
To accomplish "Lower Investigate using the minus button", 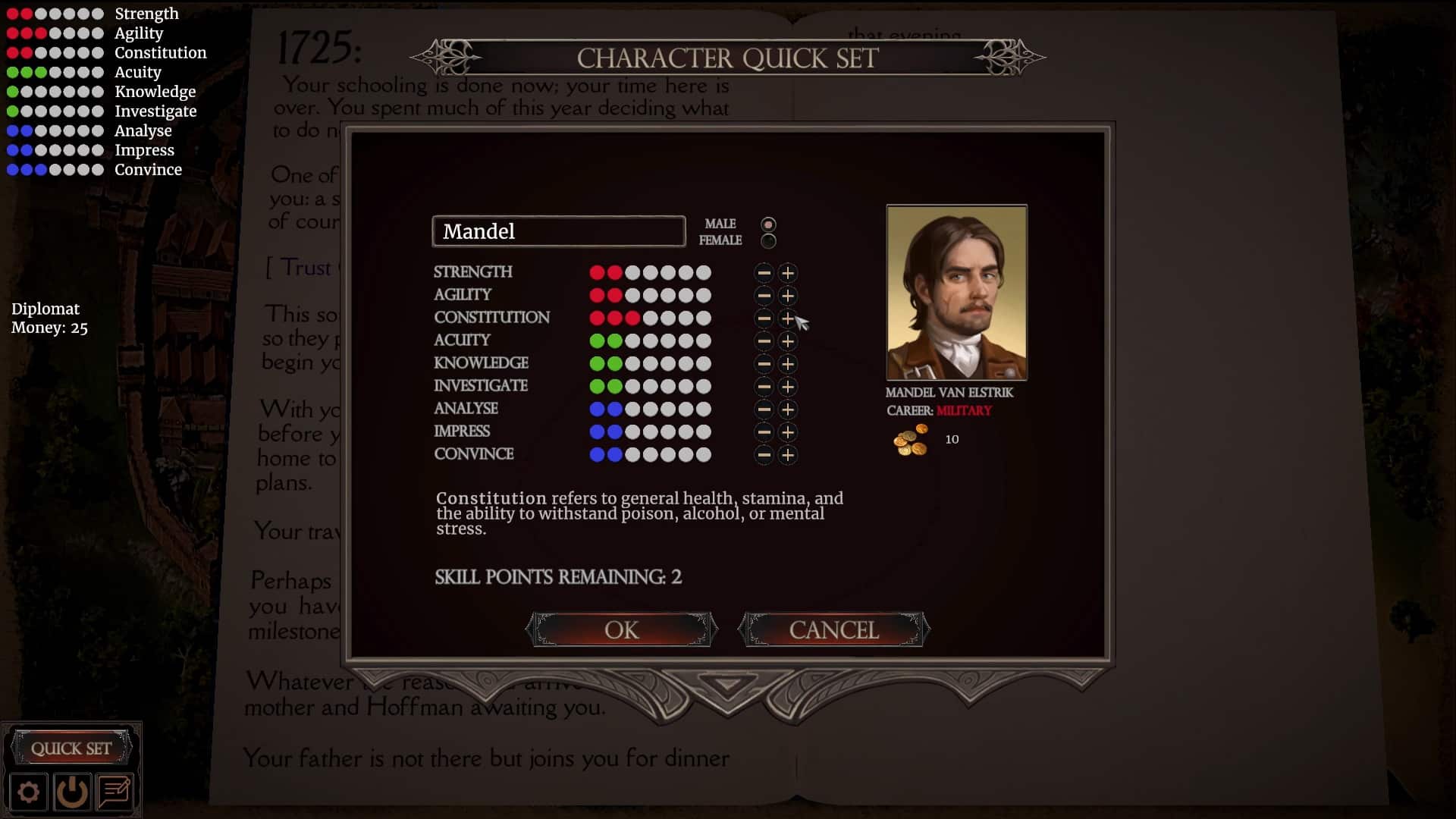I will pyautogui.click(x=764, y=387).
